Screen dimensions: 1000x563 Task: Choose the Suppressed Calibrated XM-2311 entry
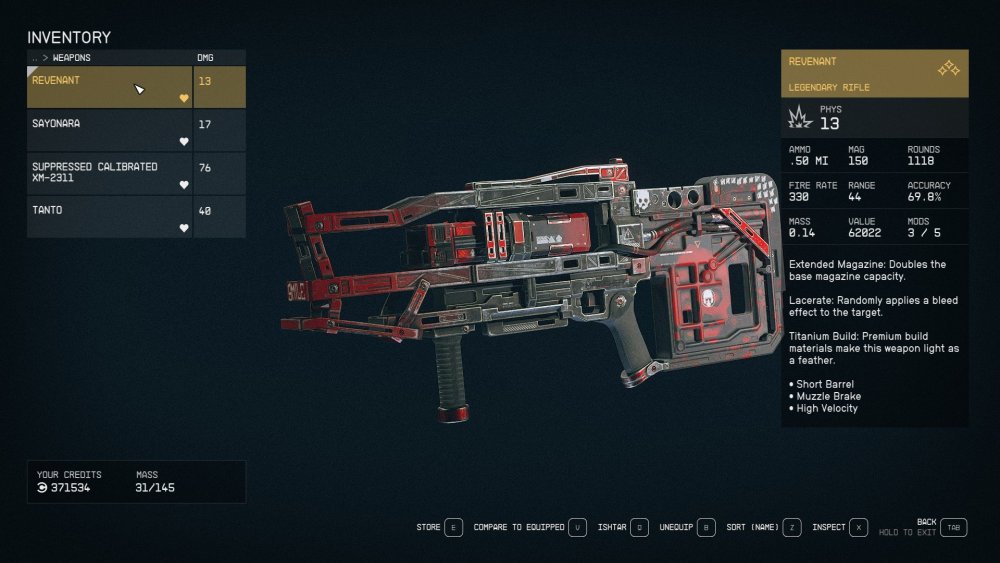click(108, 173)
